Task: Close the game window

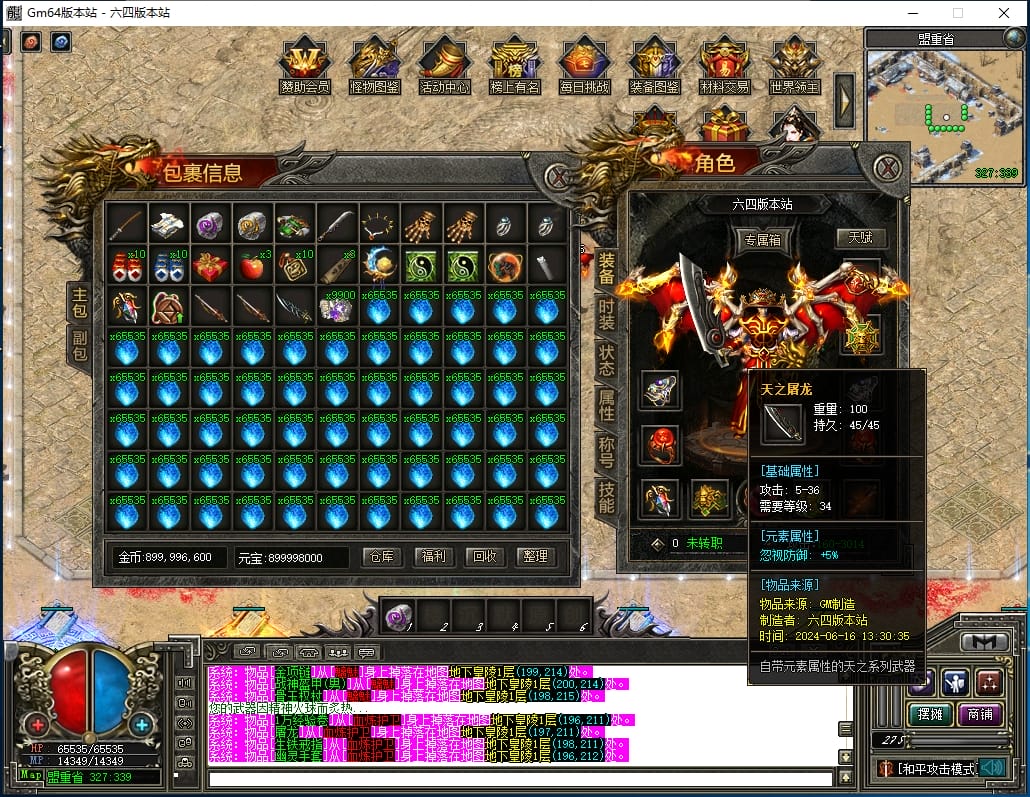Action: [1004, 14]
